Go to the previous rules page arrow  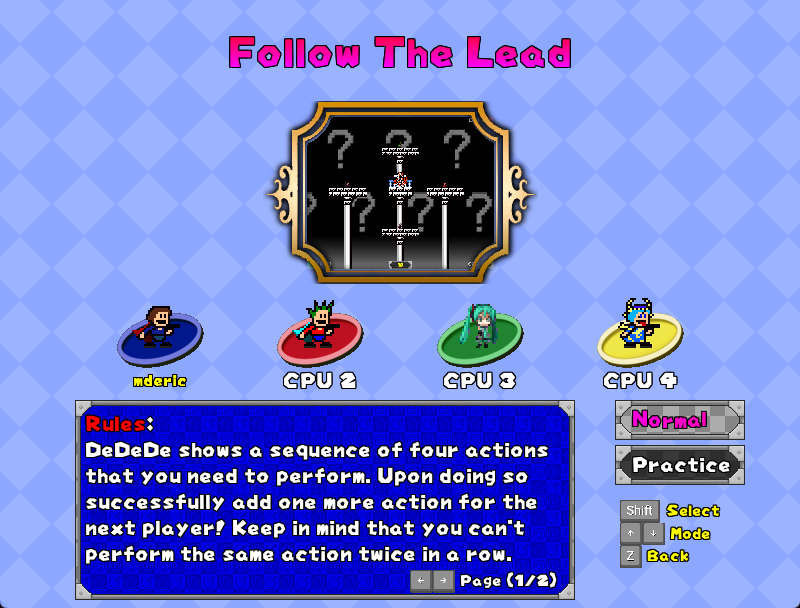pos(421,580)
